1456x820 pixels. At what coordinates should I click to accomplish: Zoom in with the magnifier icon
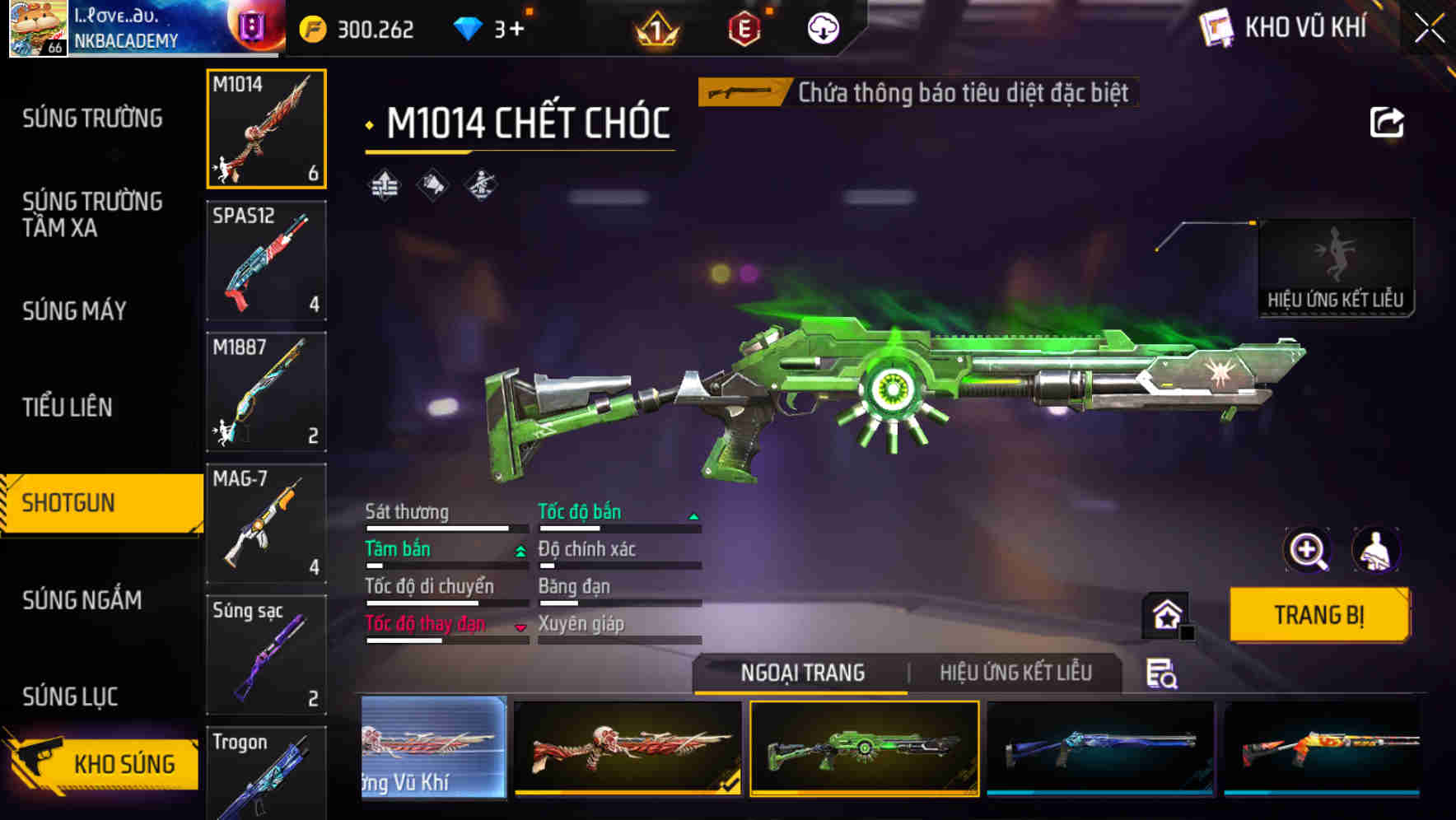1307,550
